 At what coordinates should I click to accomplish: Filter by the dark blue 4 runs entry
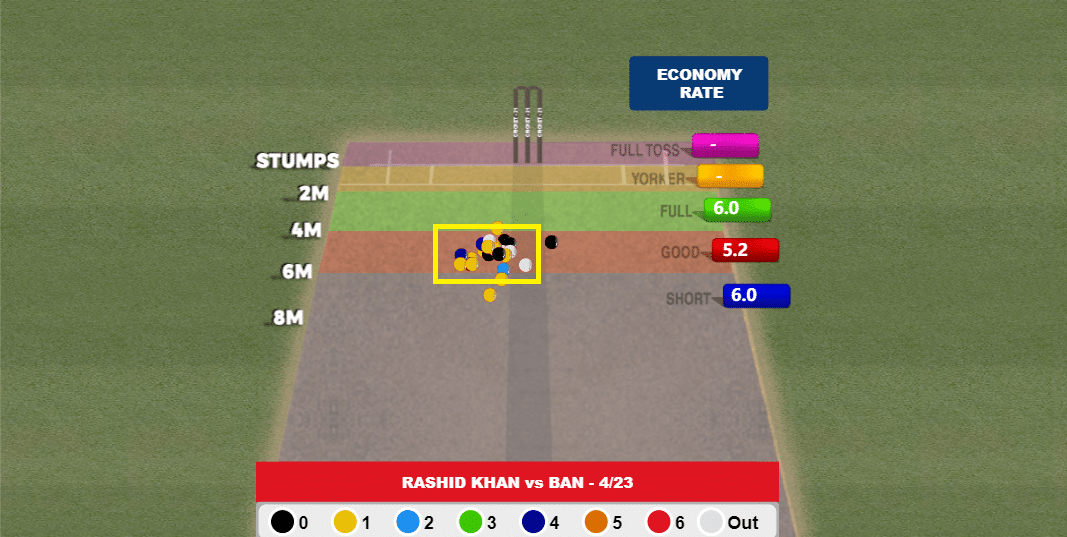tap(534, 522)
